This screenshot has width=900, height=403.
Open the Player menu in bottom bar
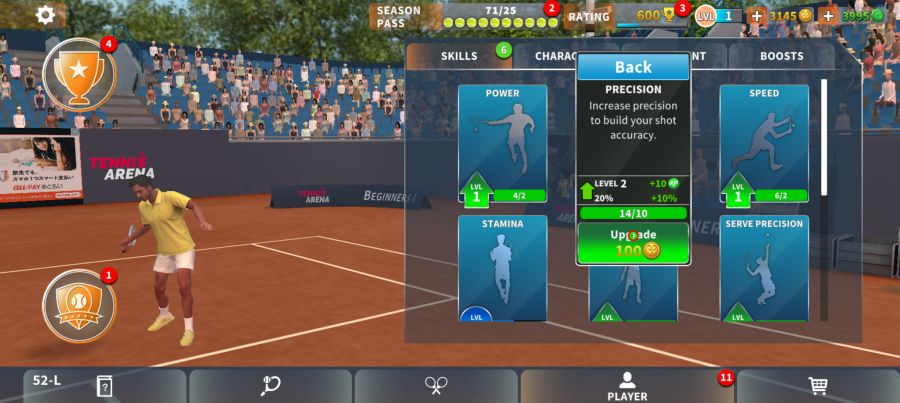pos(627,386)
